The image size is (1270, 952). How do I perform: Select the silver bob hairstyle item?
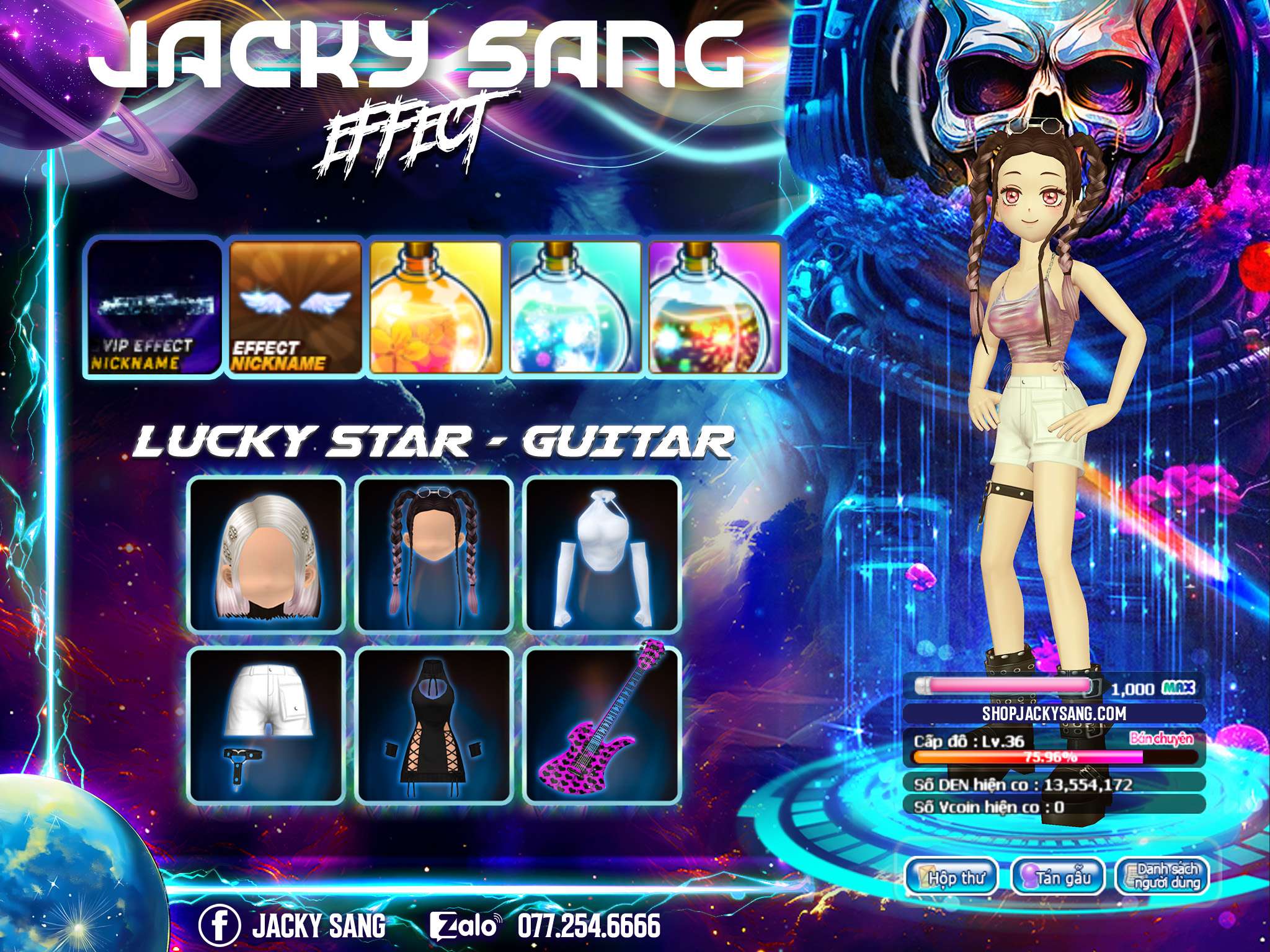pos(267,555)
